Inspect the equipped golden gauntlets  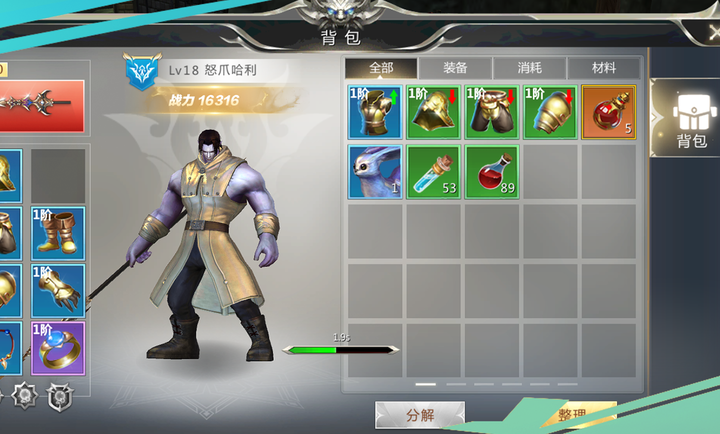click(57, 290)
